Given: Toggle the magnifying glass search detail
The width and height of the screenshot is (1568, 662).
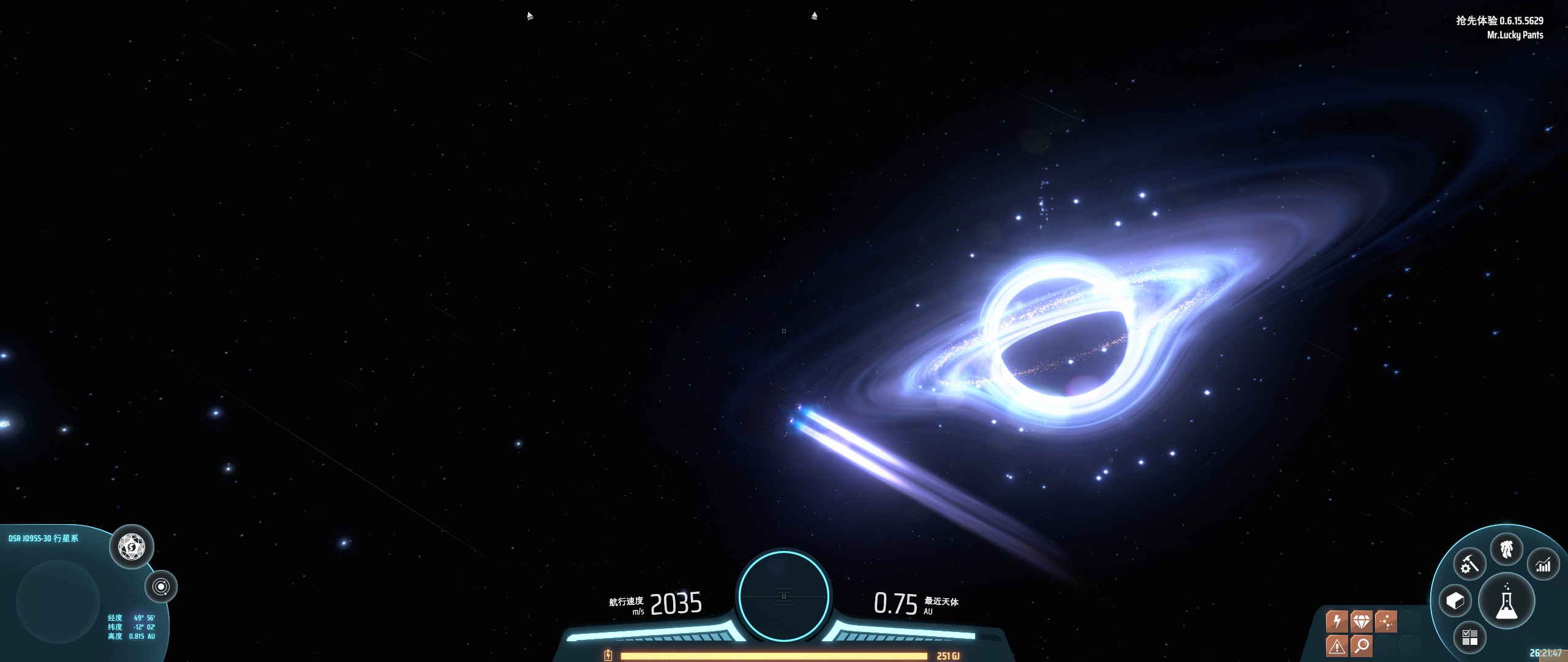Looking at the screenshot, I should point(1362,645).
